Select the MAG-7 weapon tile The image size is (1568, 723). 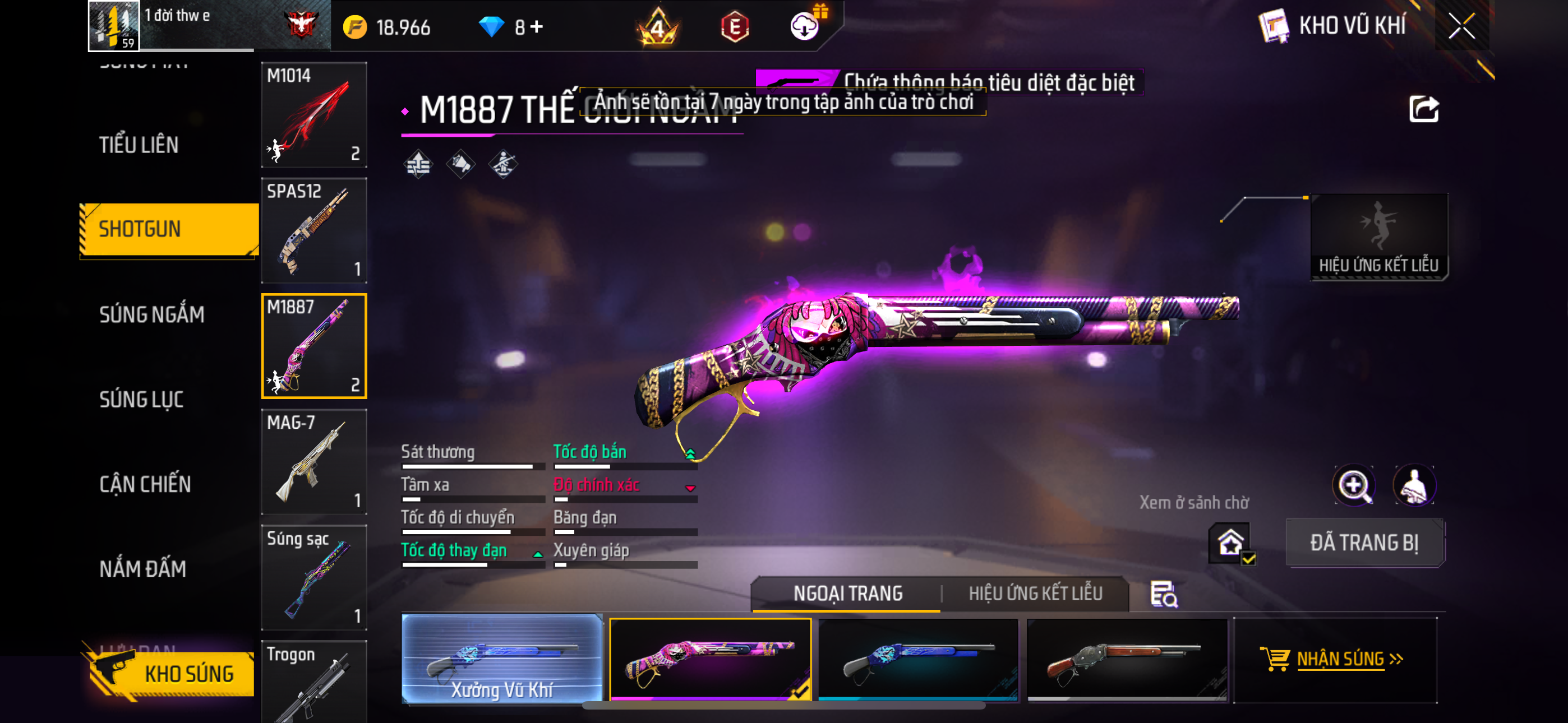pyautogui.click(x=313, y=462)
